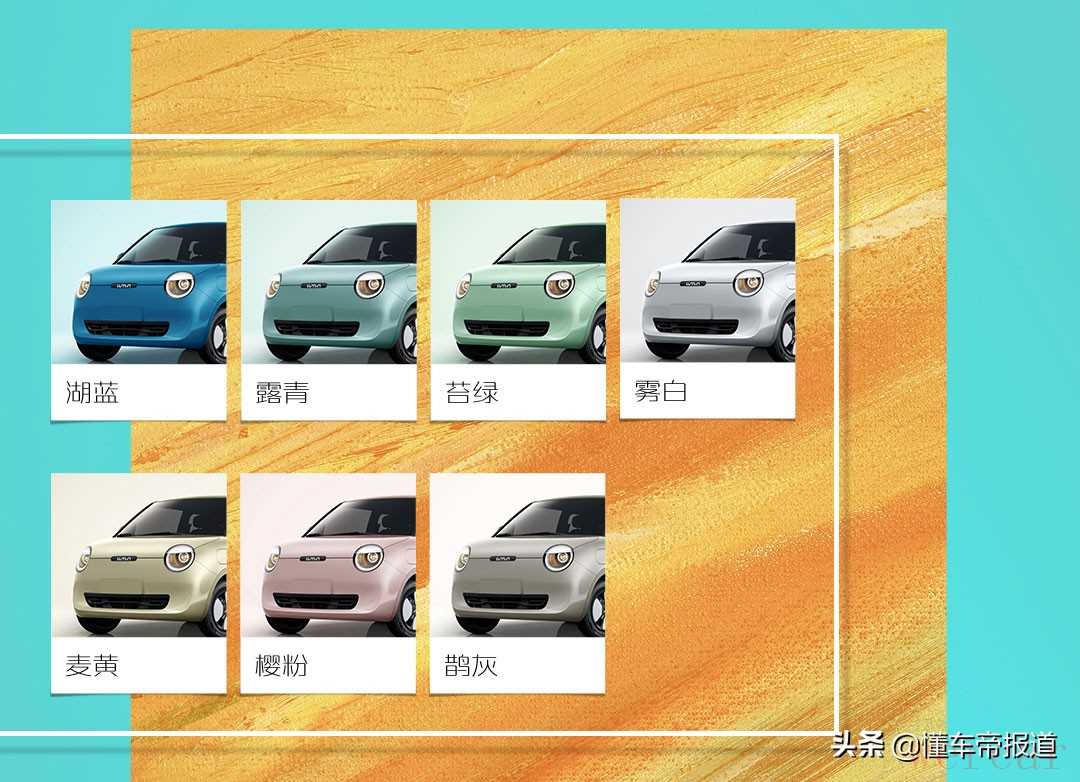This screenshot has height=782, width=1080.
Task: Pick the 樱粉 pink car card
Action: [x=328, y=583]
